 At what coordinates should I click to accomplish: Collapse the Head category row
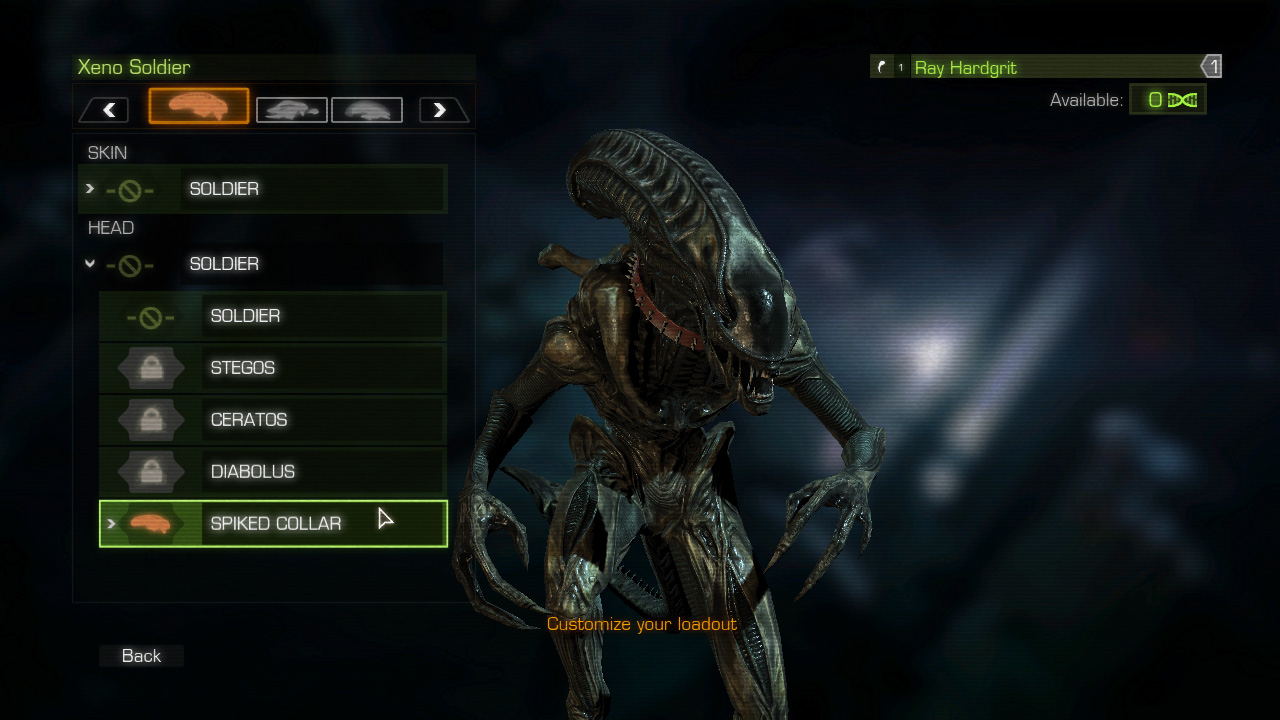click(x=260, y=264)
